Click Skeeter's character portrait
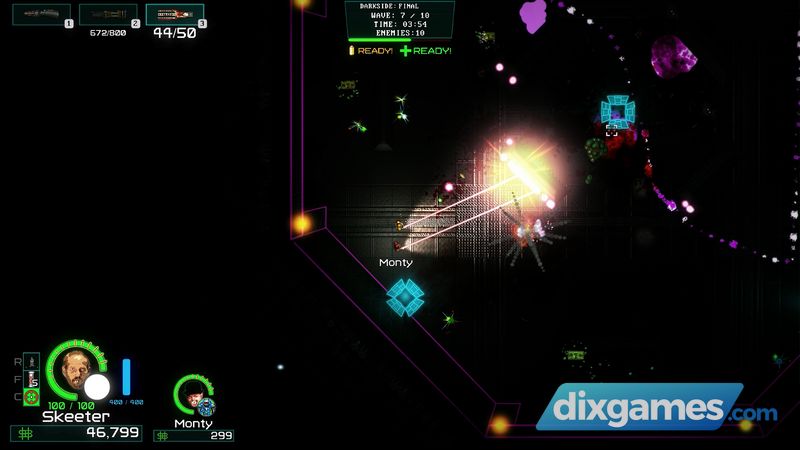800x450 pixels. coord(77,368)
